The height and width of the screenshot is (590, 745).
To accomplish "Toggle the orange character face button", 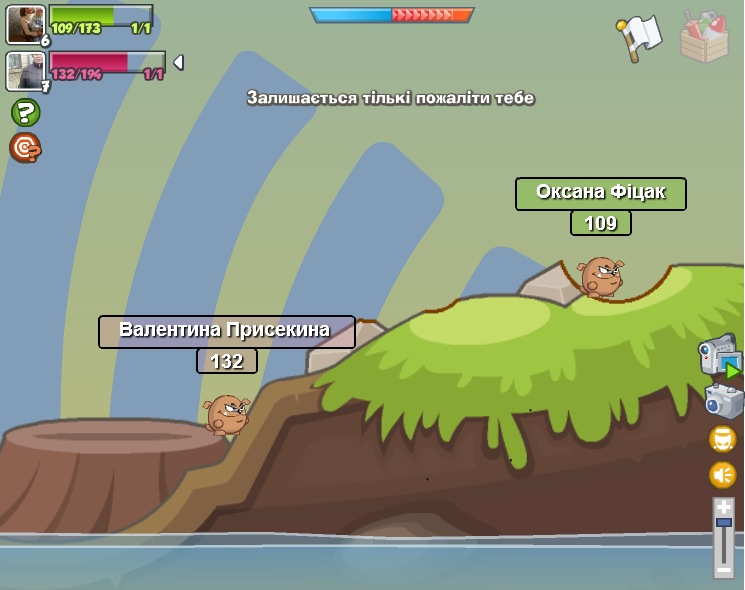I will pyautogui.click(x=723, y=438).
